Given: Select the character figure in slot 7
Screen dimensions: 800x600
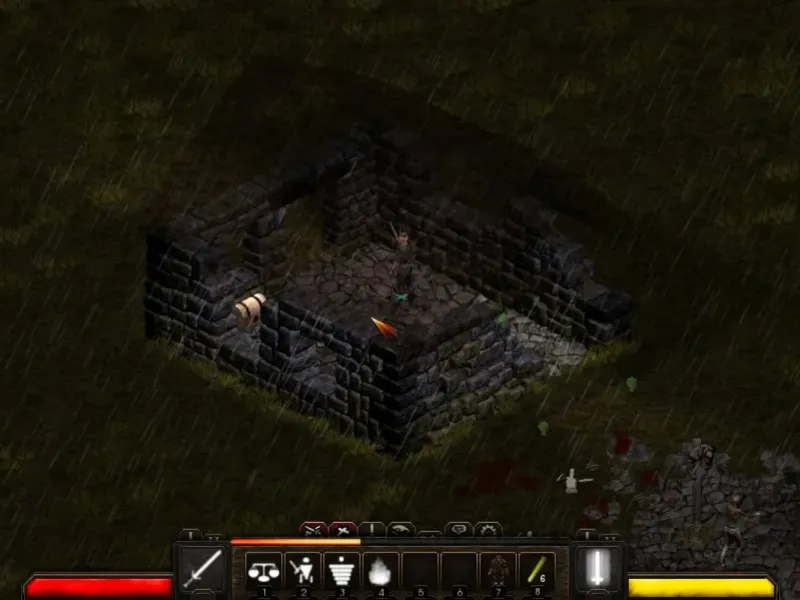Looking at the screenshot, I should (498, 571).
